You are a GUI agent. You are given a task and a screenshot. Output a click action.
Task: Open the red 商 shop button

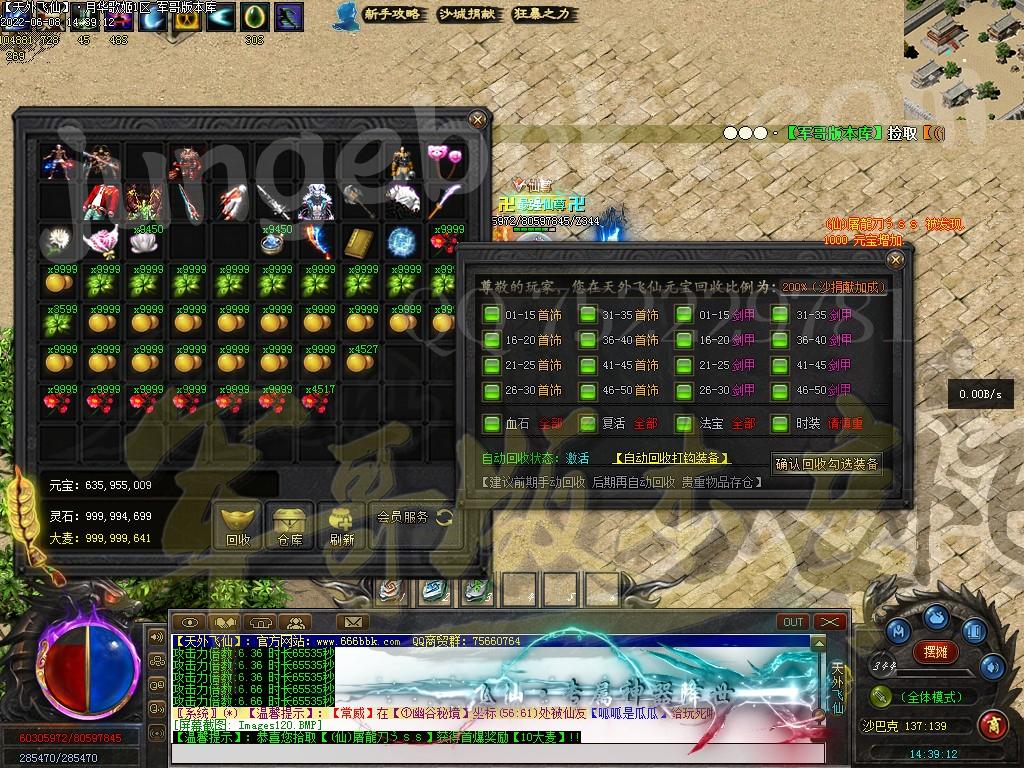click(x=993, y=723)
